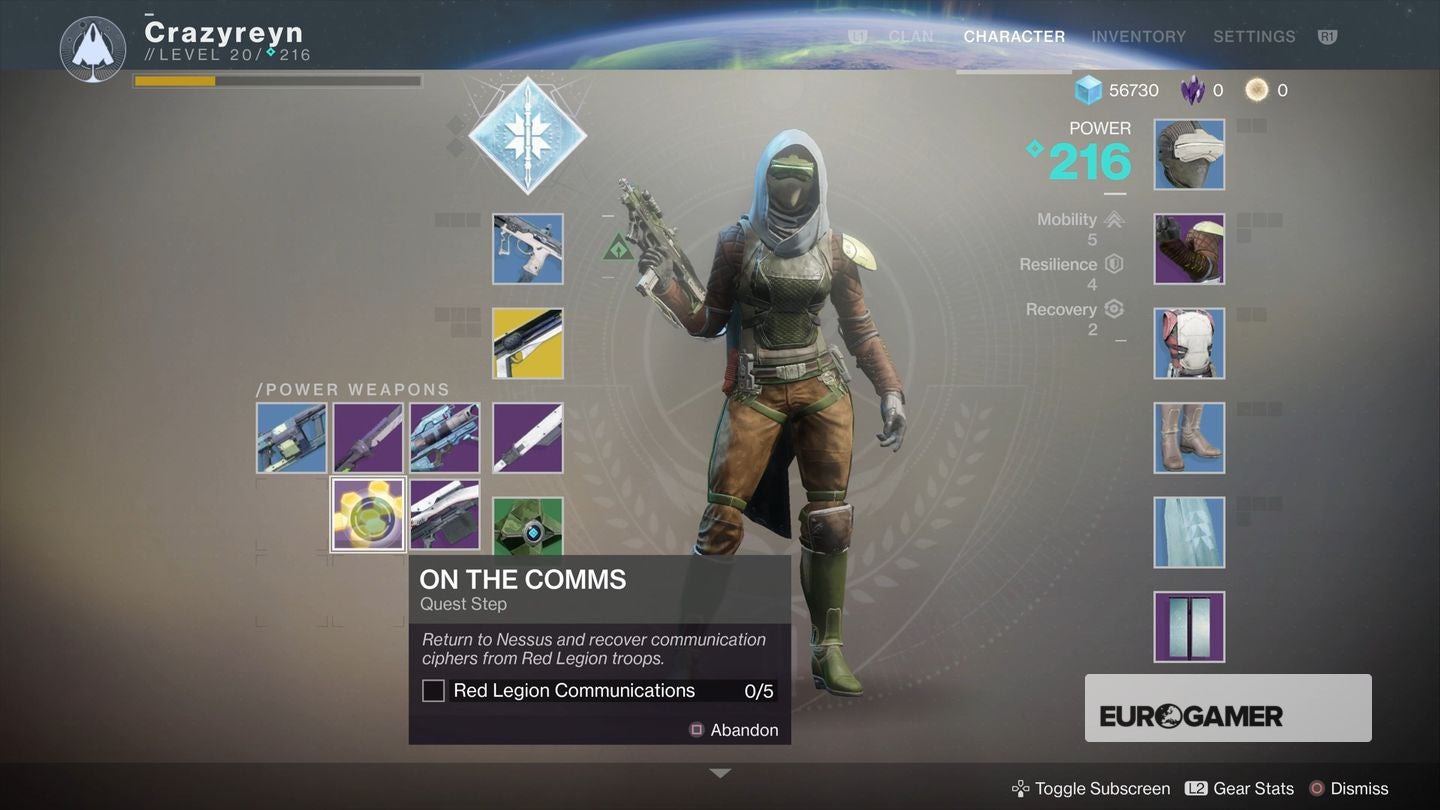The image size is (1440, 810).
Task: Open the equipped helmet details
Action: 1188,155
